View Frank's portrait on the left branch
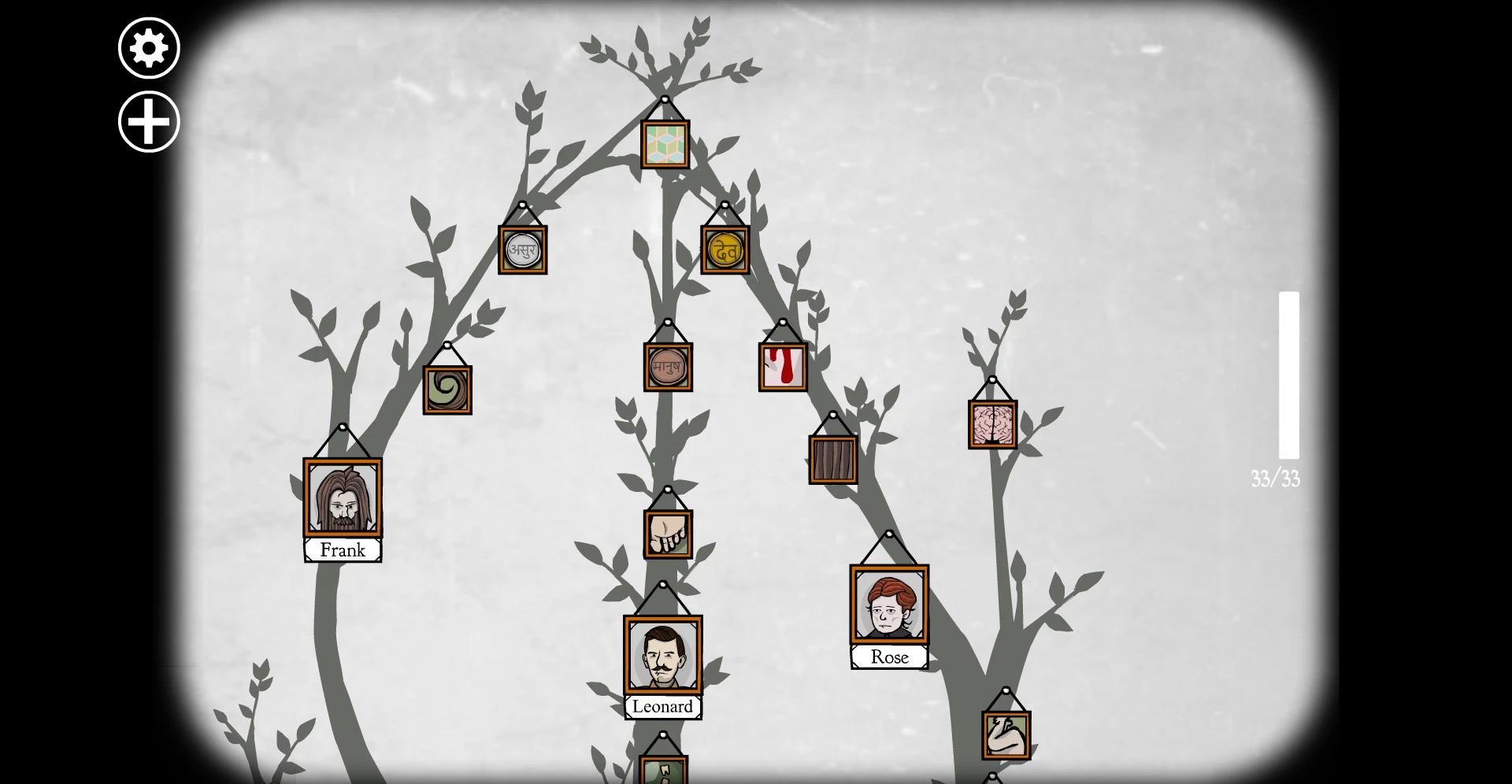The height and width of the screenshot is (784, 1512). pos(343,496)
